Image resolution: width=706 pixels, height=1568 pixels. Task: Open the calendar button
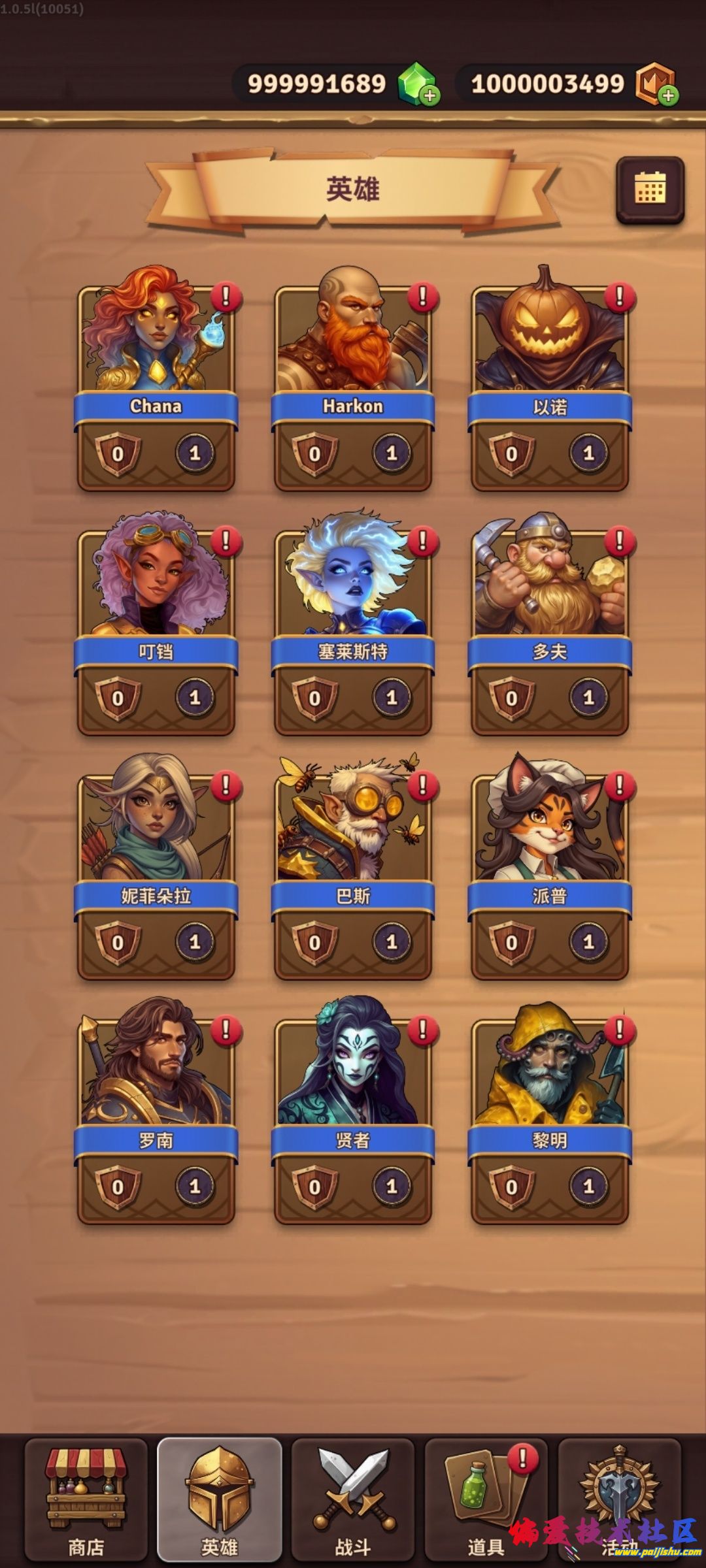coord(650,189)
